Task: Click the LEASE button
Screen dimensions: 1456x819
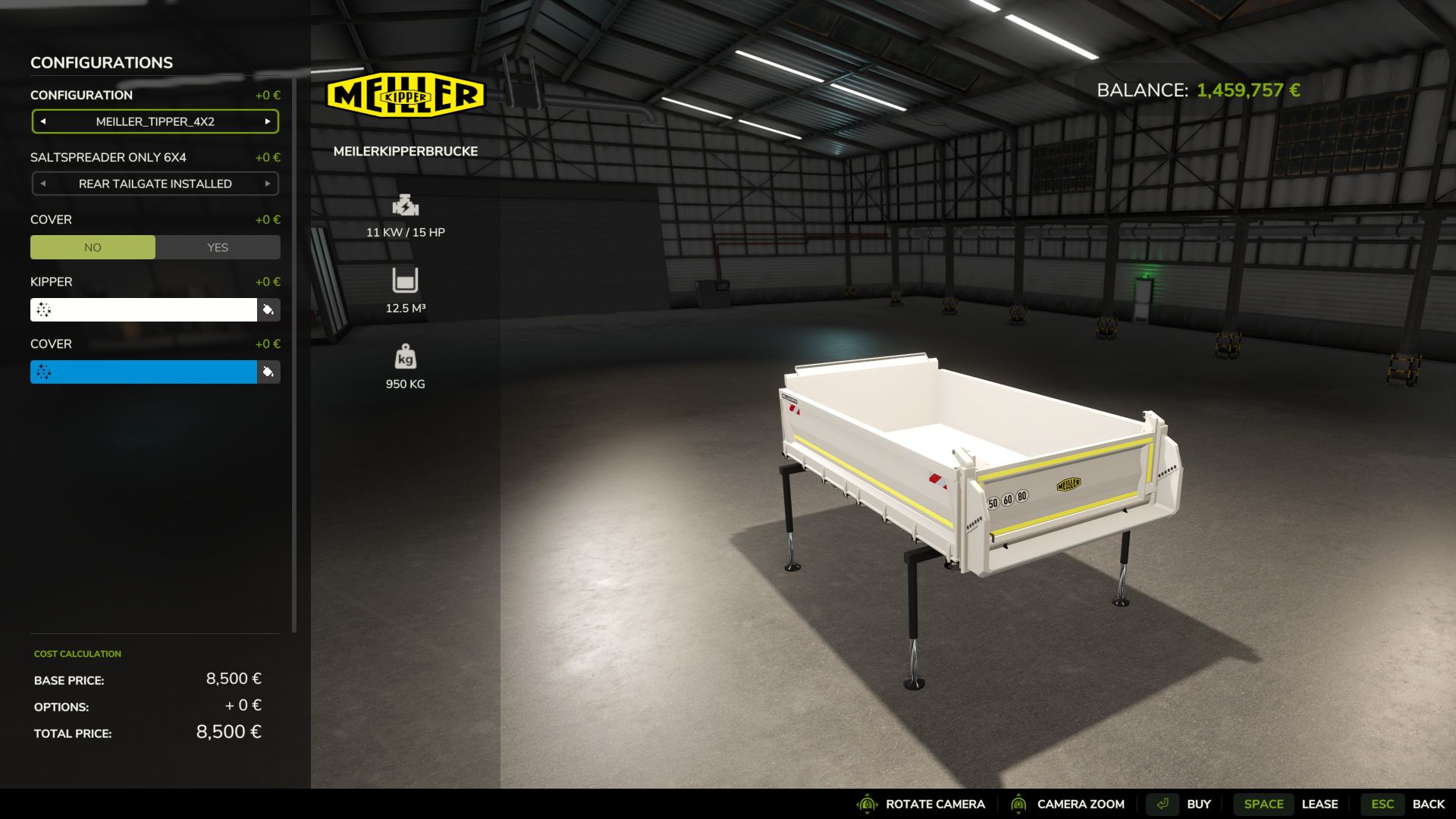Action: [1321, 804]
